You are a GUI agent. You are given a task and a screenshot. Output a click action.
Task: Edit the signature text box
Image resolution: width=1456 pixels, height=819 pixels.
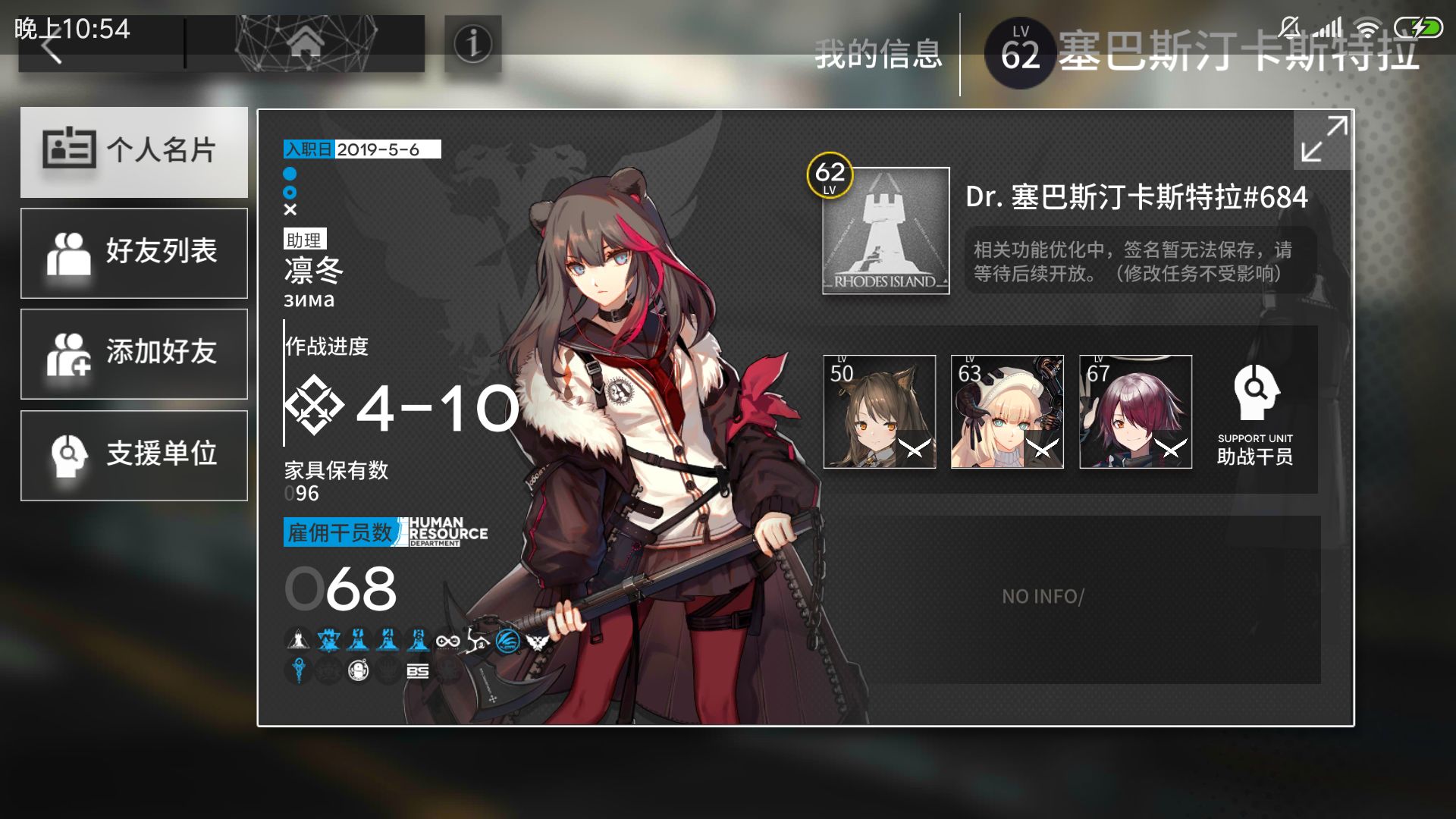coord(1139,262)
